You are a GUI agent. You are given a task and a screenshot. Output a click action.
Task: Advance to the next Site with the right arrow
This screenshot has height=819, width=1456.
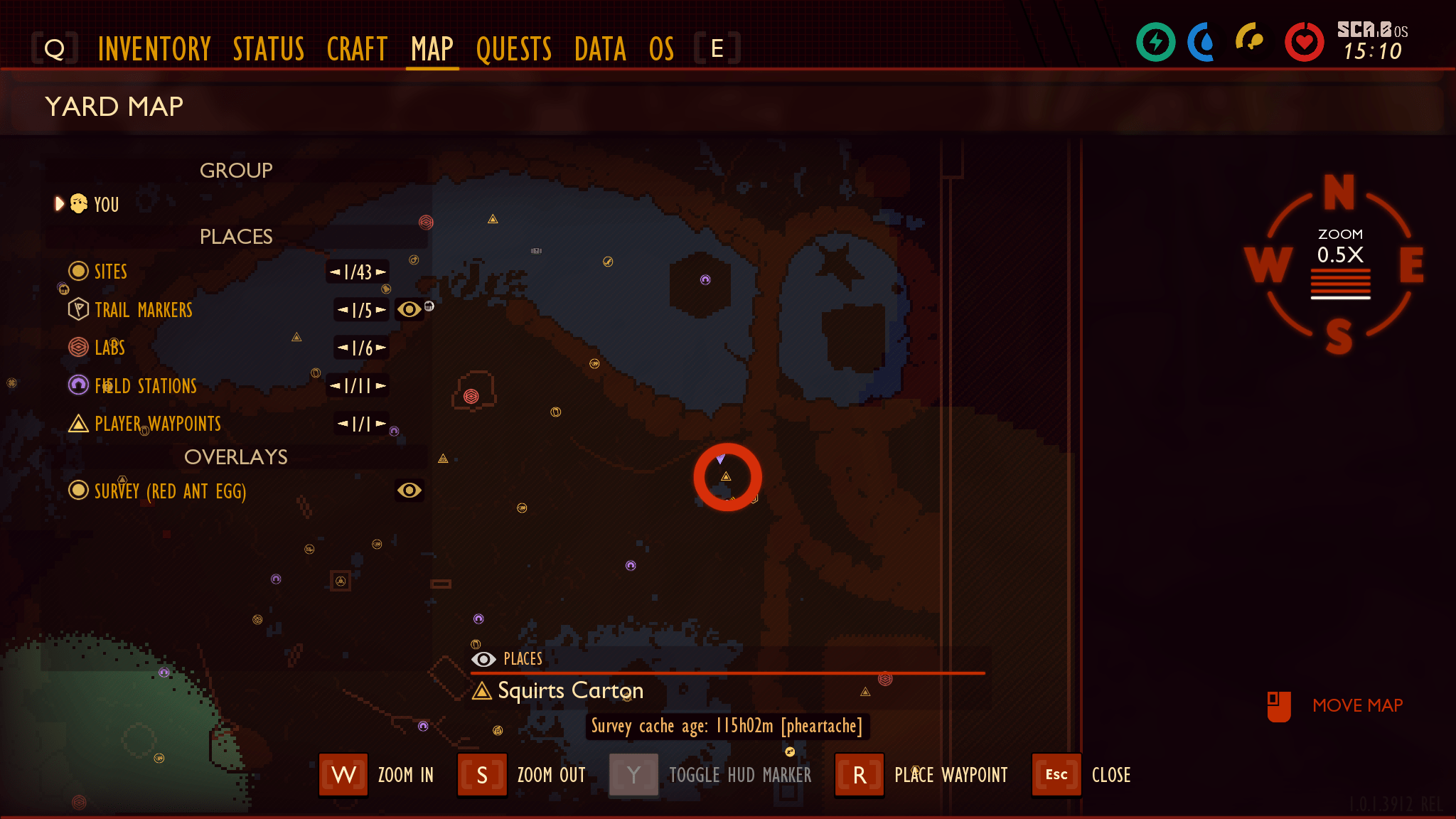point(382,272)
